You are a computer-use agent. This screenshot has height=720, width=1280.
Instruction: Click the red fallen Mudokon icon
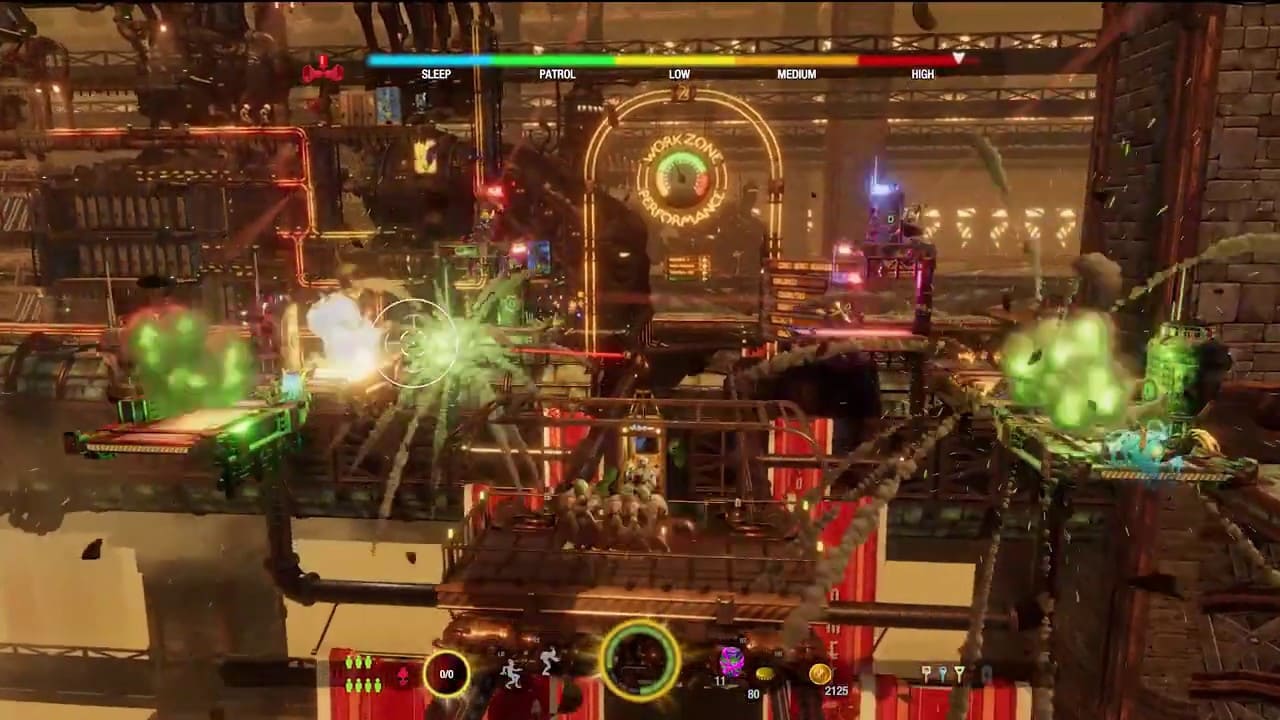[x=403, y=675]
